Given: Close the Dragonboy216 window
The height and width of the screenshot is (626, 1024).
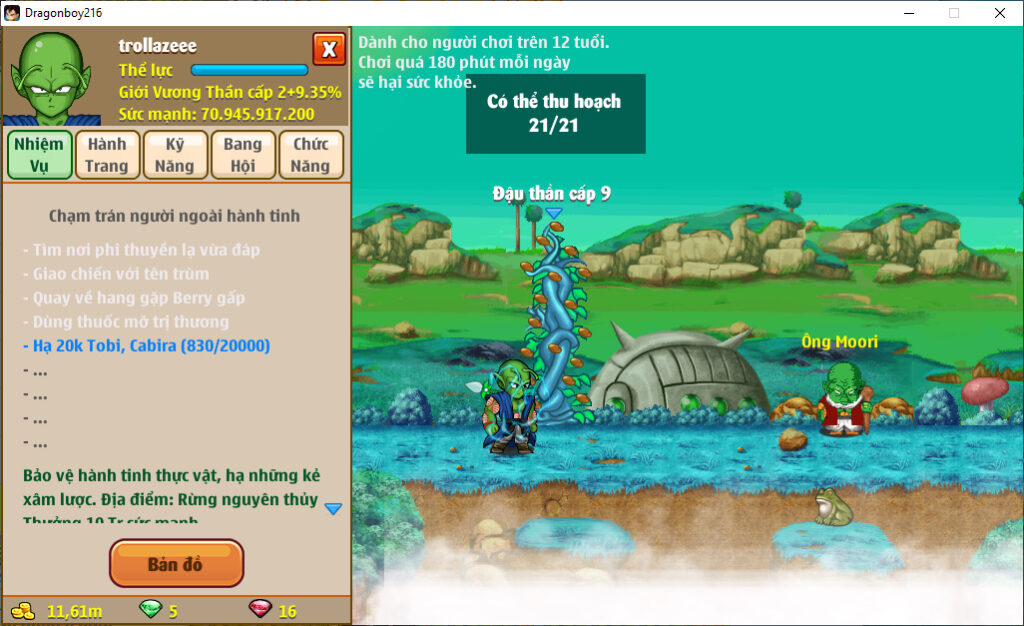Looking at the screenshot, I should tap(999, 13).
